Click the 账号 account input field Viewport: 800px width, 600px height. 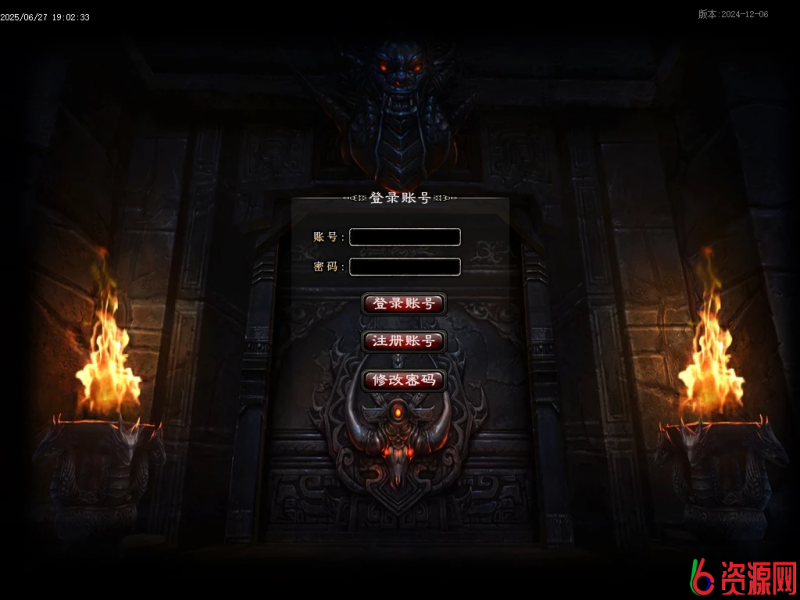[405, 237]
